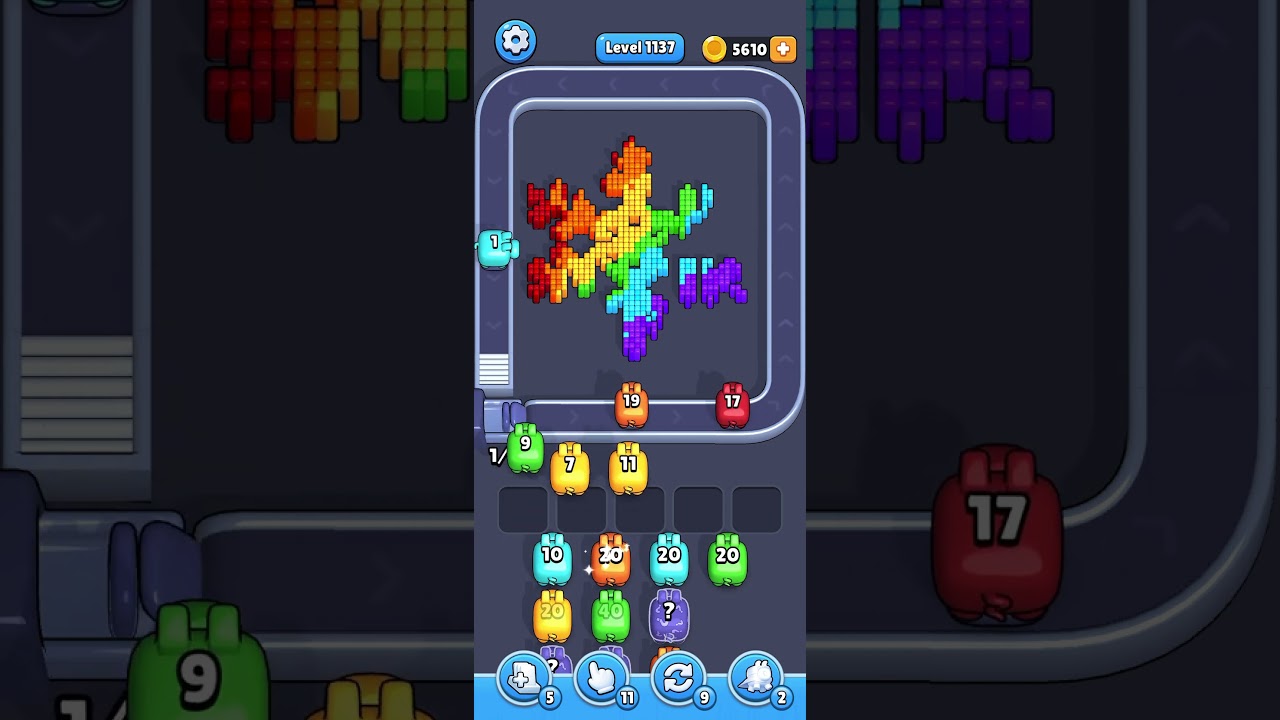Tap the coin icon beside the balance
Image resolution: width=1280 pixels, height=720 pixels.
(714, 48)
